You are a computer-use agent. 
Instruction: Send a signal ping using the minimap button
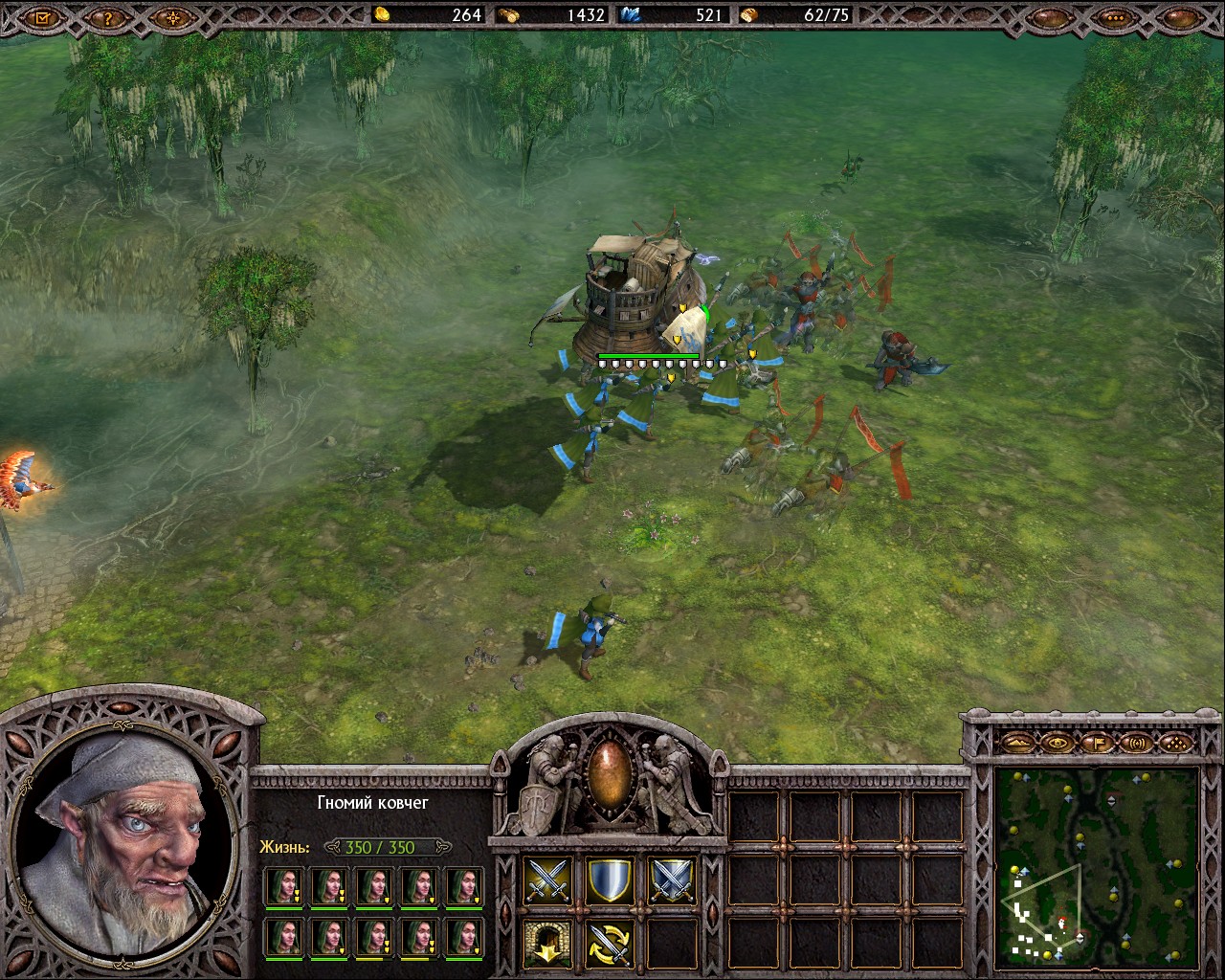point(1137,742)
